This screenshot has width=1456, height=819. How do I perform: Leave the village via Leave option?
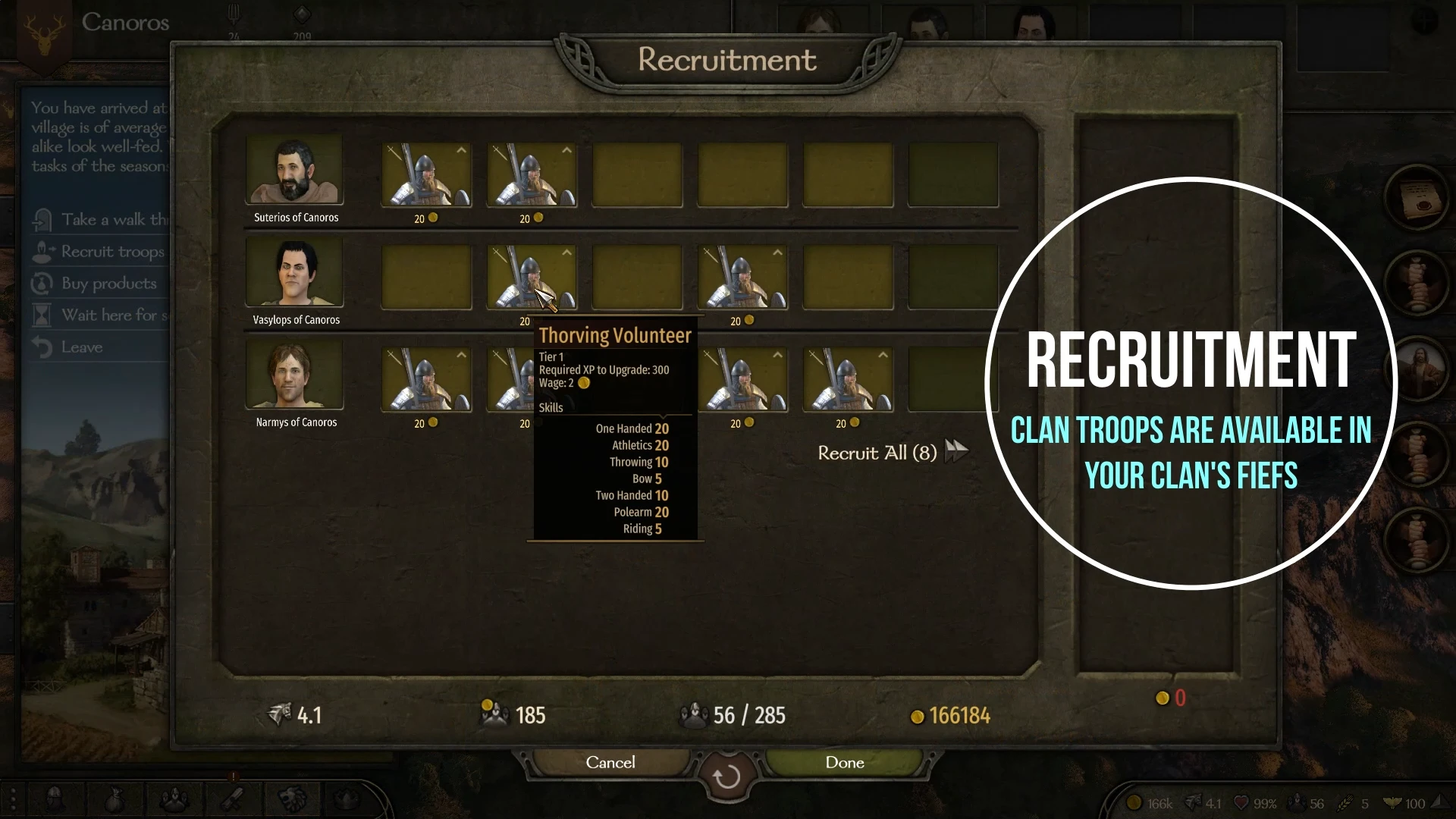point(81,347)
